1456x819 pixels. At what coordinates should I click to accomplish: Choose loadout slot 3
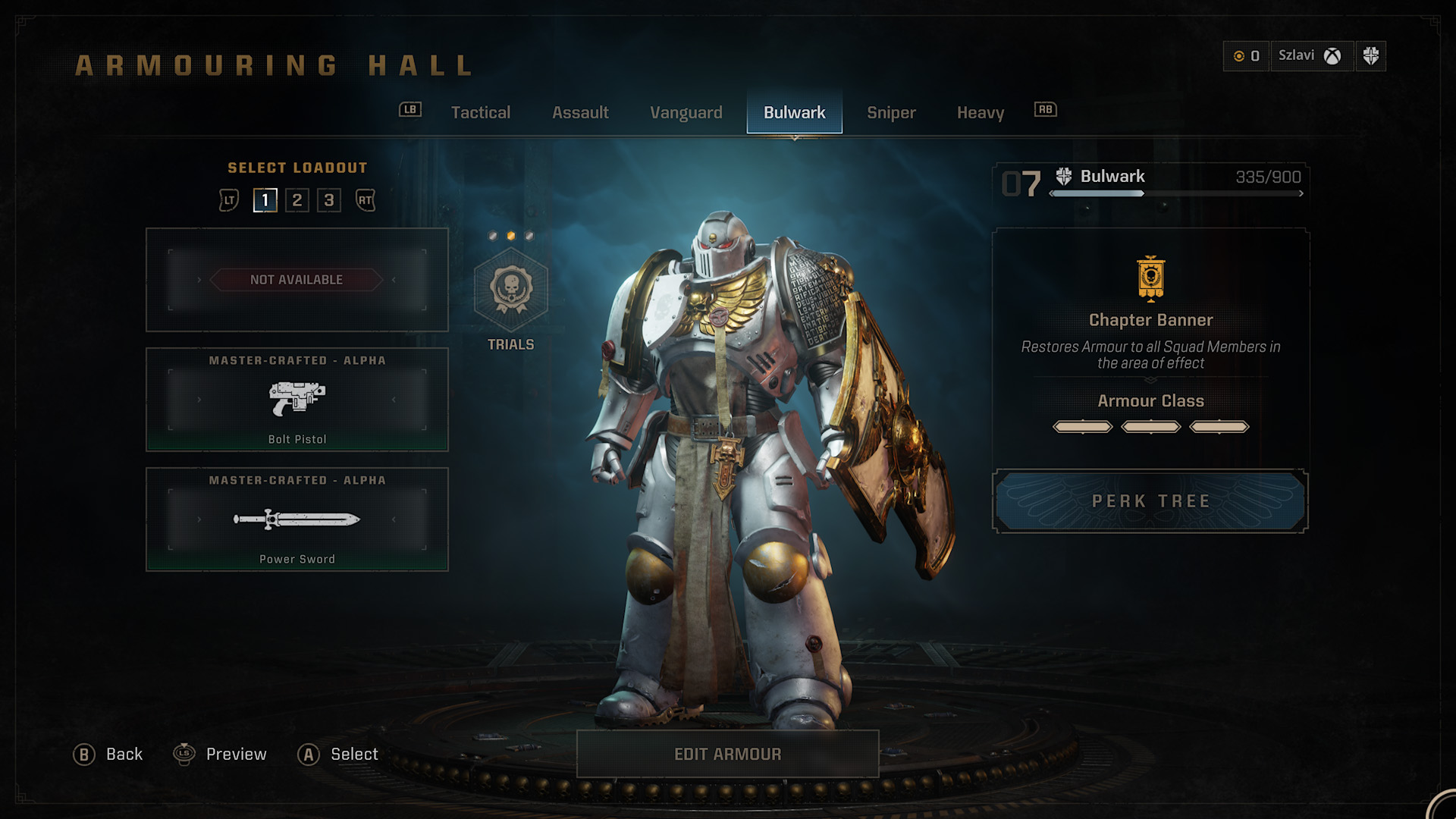point(329,200)
